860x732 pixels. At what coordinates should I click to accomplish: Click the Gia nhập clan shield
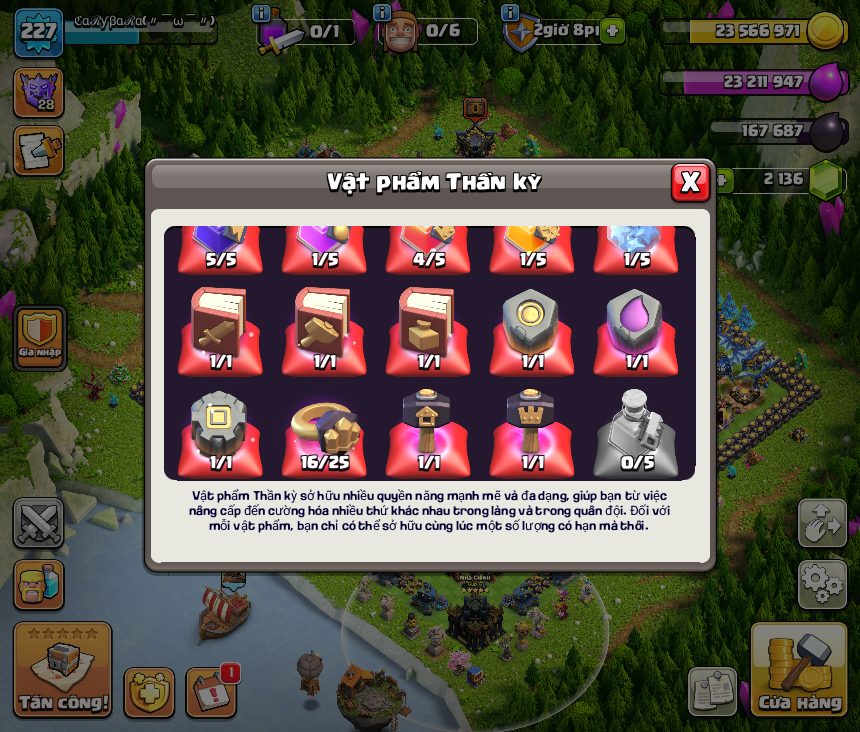click(x=38, y=335)
